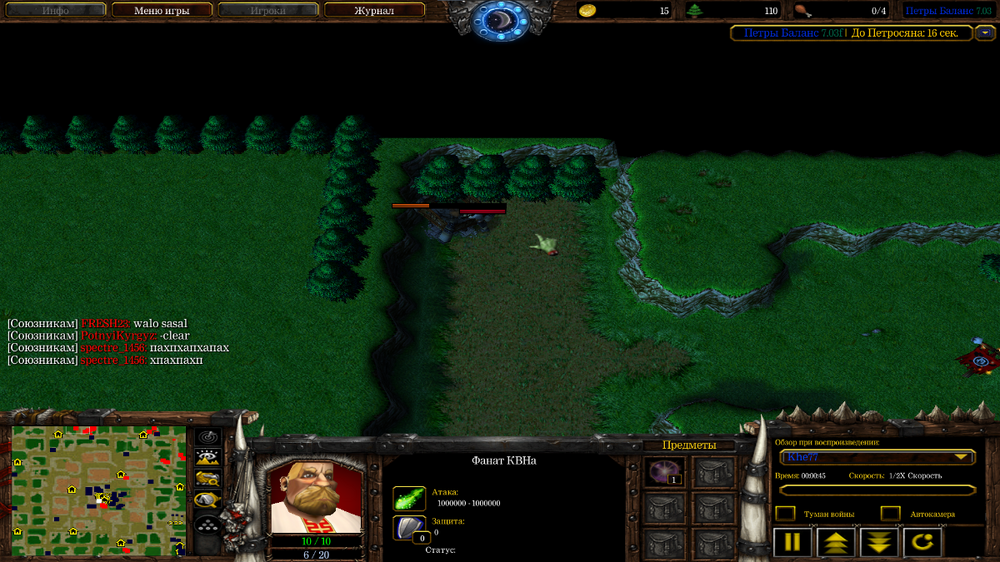
Task: Increase the replay speed
Action: point(835,543)
